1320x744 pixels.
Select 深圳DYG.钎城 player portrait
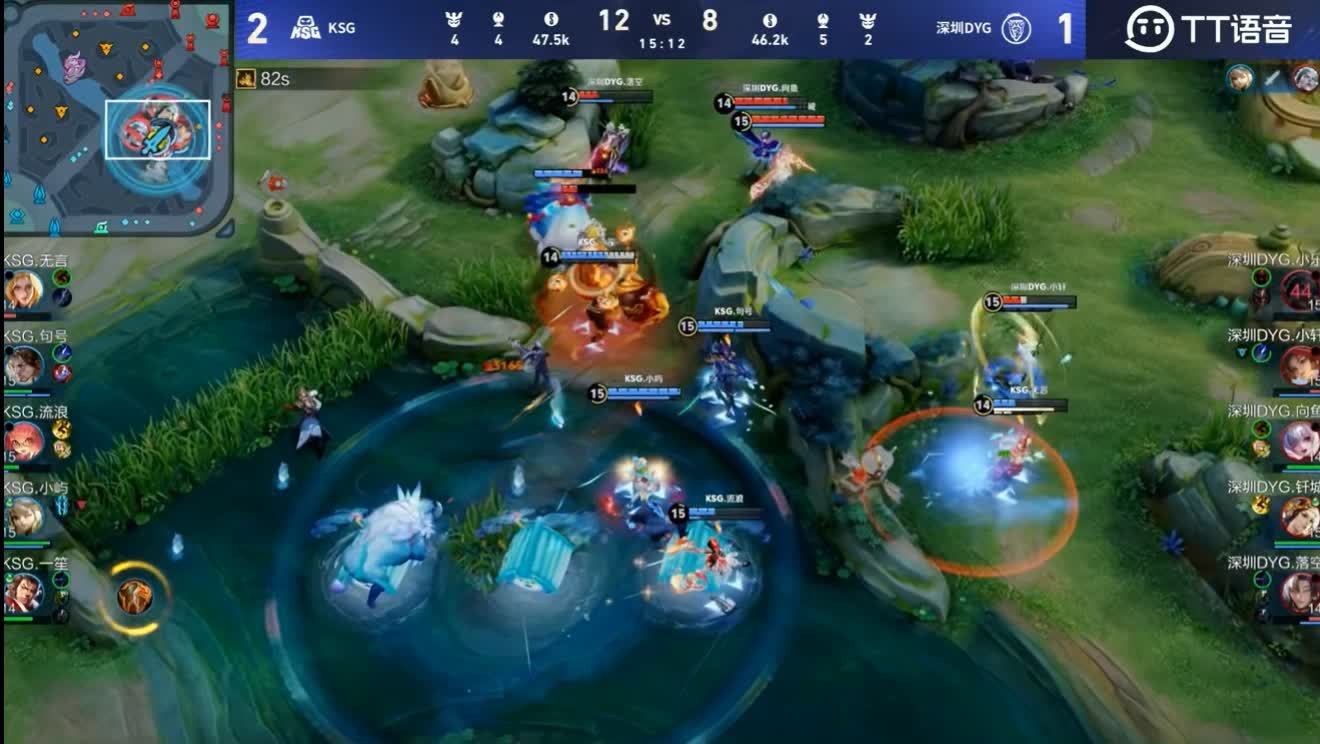click(1299, 516)
